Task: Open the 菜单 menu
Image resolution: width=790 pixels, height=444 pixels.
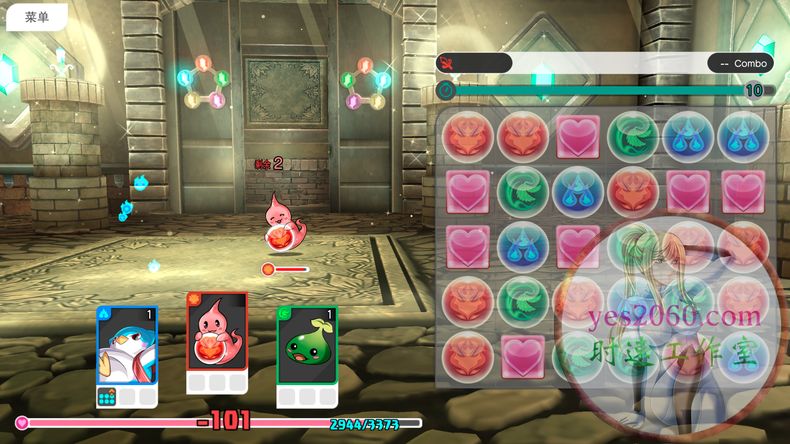Action: coord(37,17)
